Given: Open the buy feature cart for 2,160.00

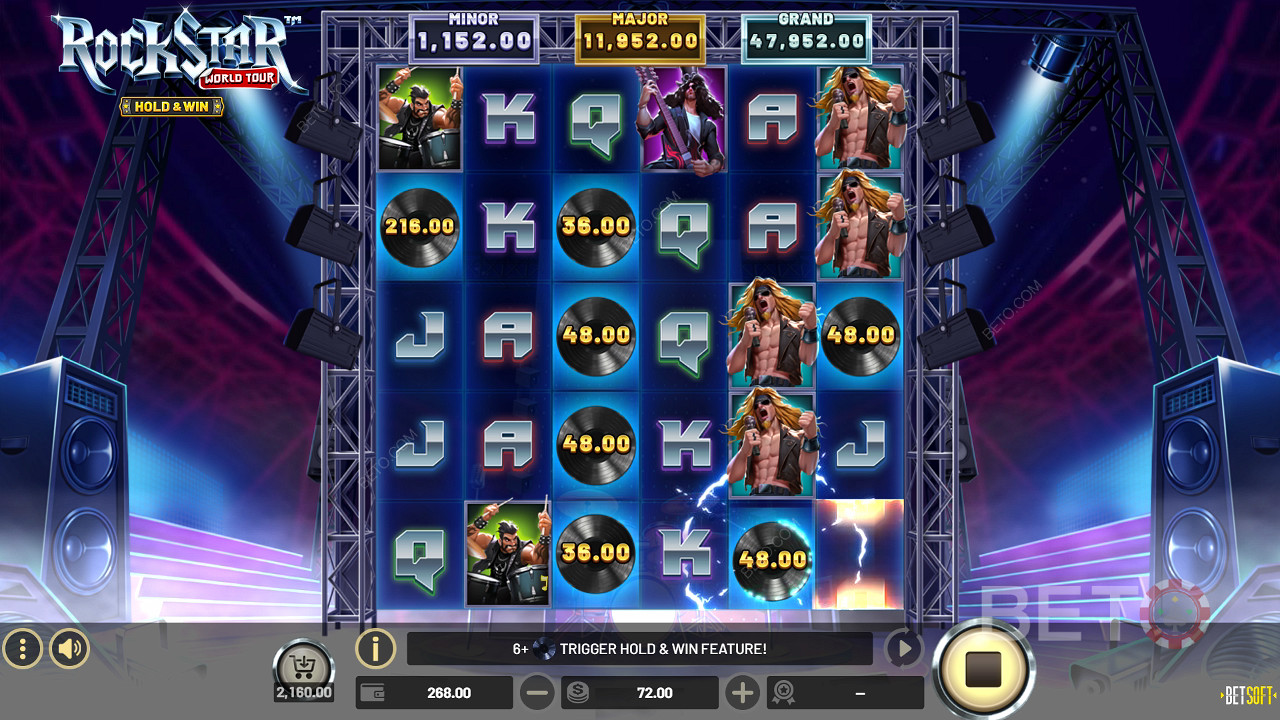Looking at the screenshot, I should tap(303, 668).
